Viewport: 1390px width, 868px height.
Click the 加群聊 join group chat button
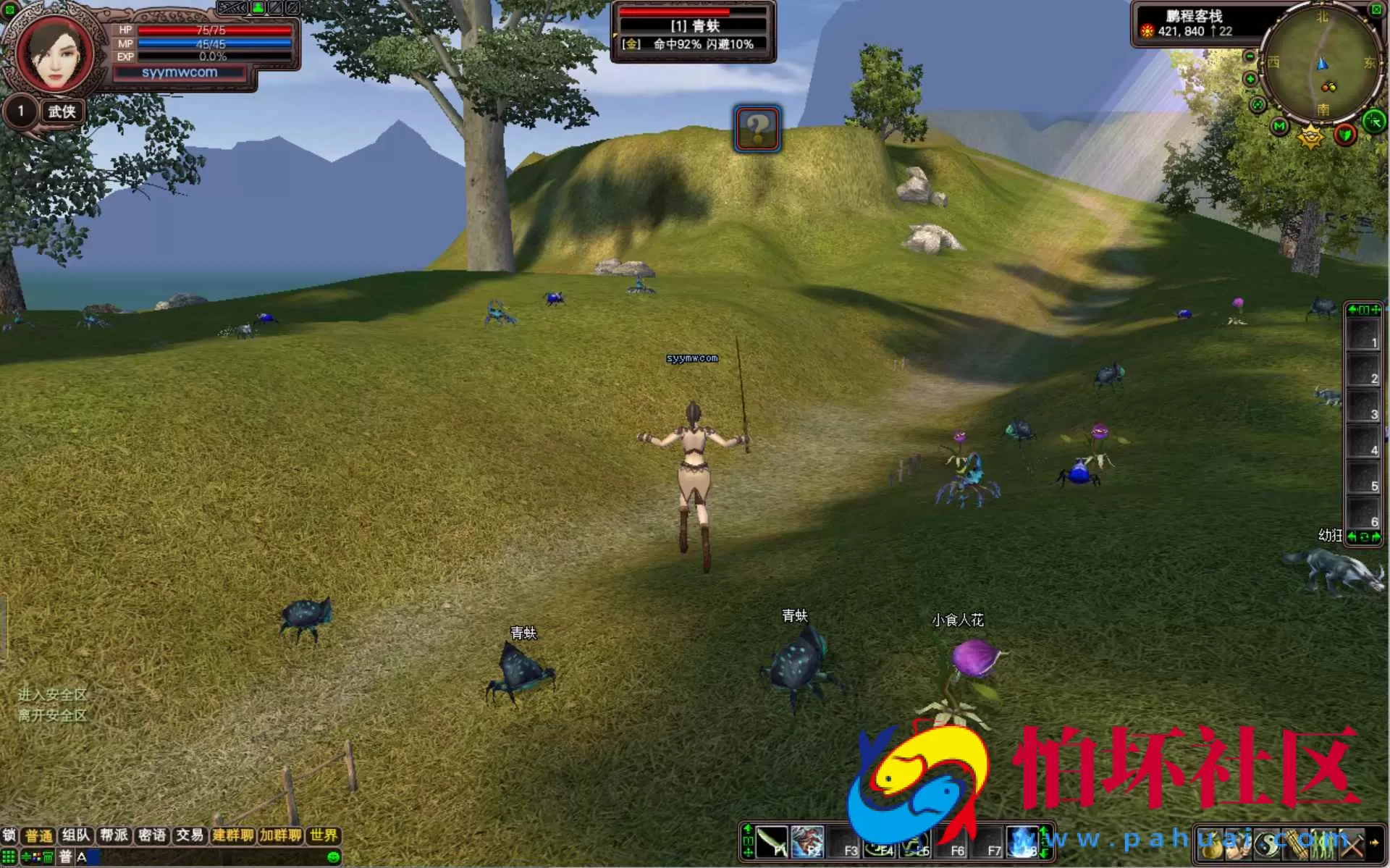coord(280,835)
